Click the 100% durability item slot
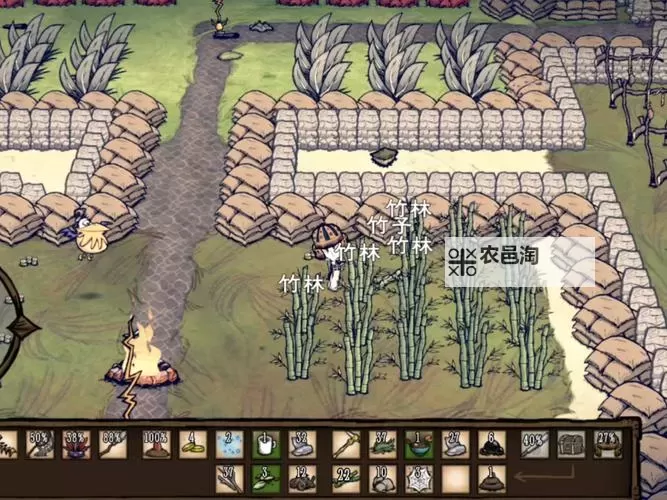 tap(155, 445)
